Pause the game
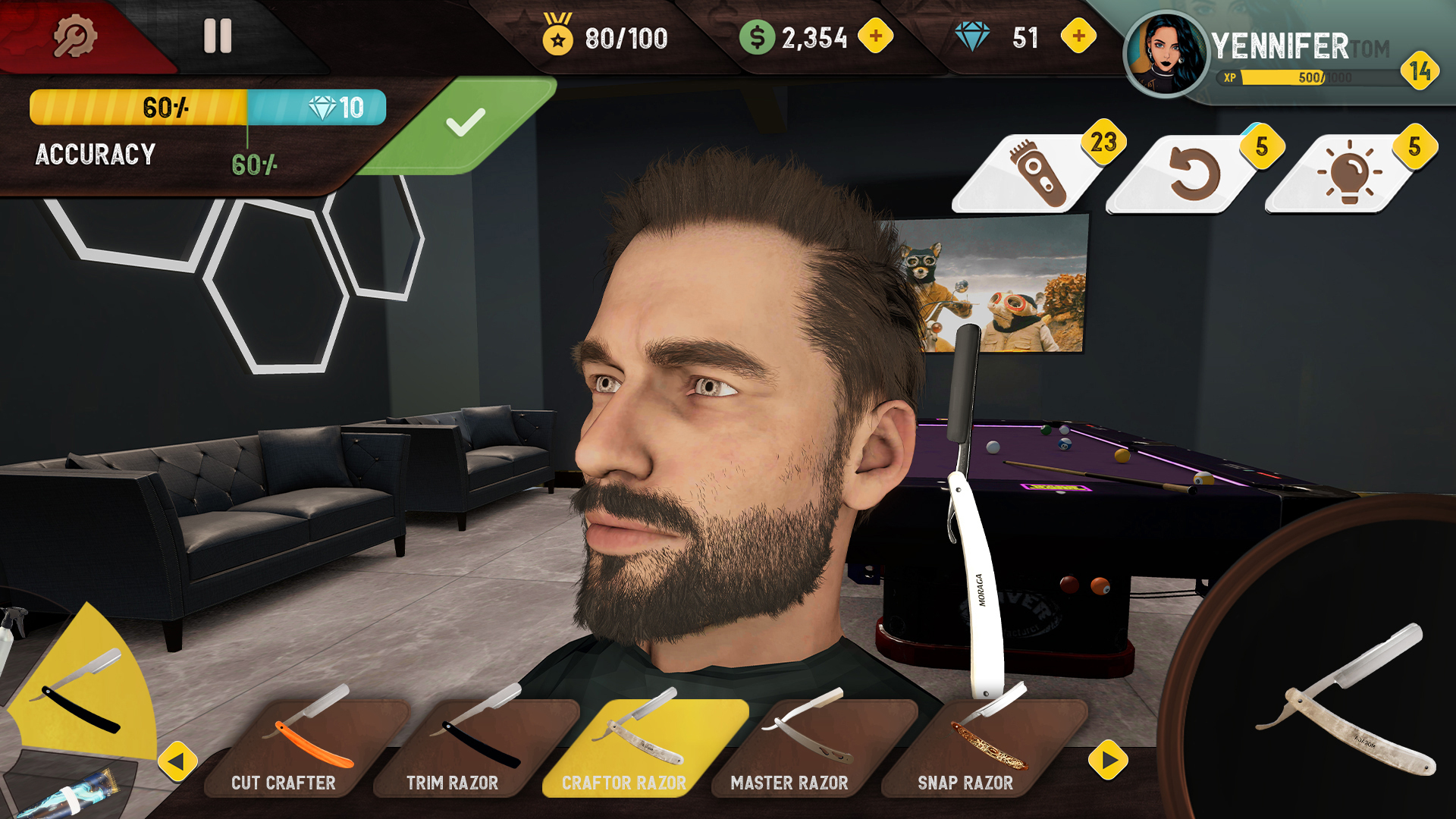The width and height of the screenshot is (1456, 819). point(218,34)
